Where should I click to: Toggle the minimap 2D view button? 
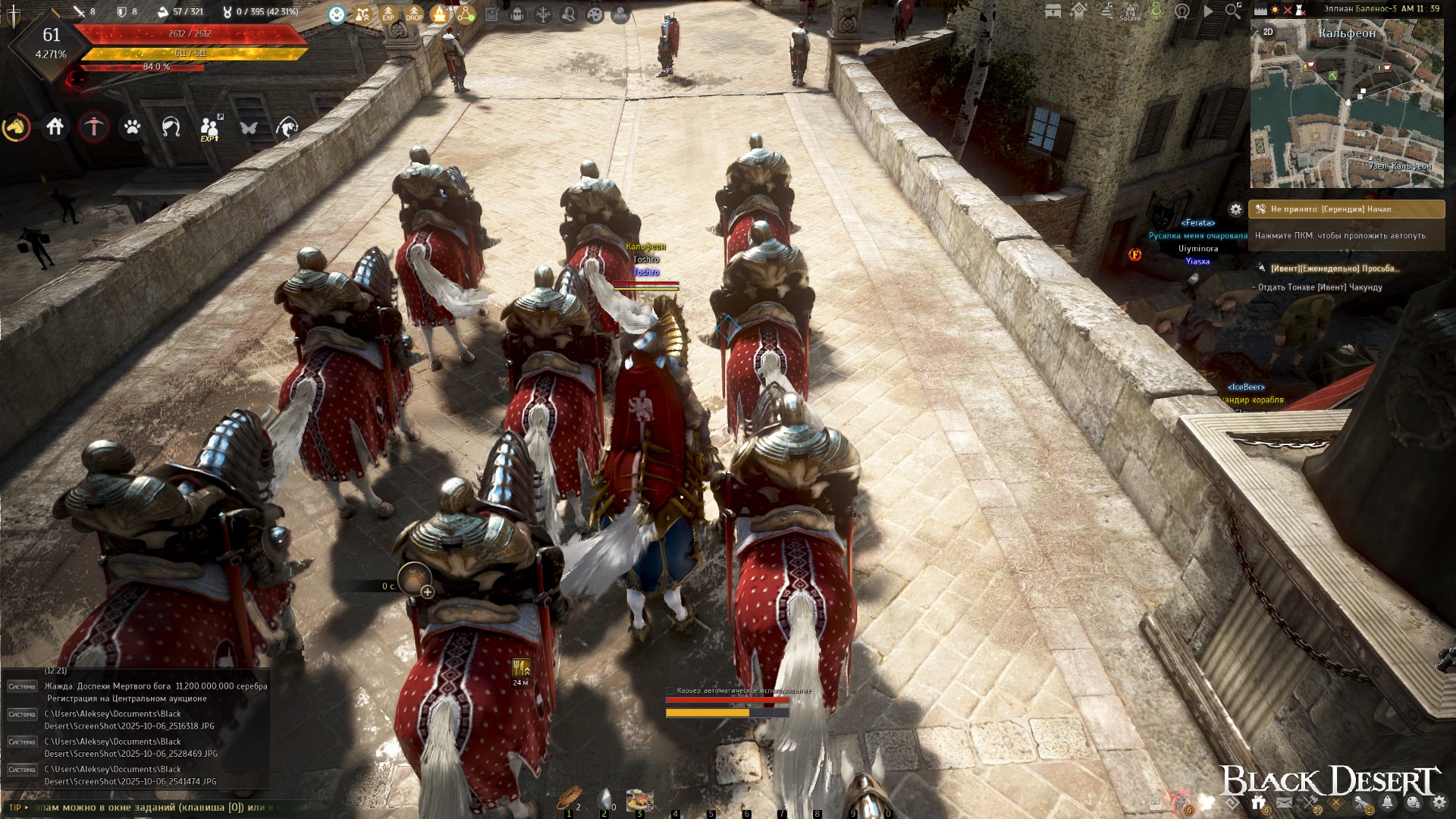pos(1268,32)
